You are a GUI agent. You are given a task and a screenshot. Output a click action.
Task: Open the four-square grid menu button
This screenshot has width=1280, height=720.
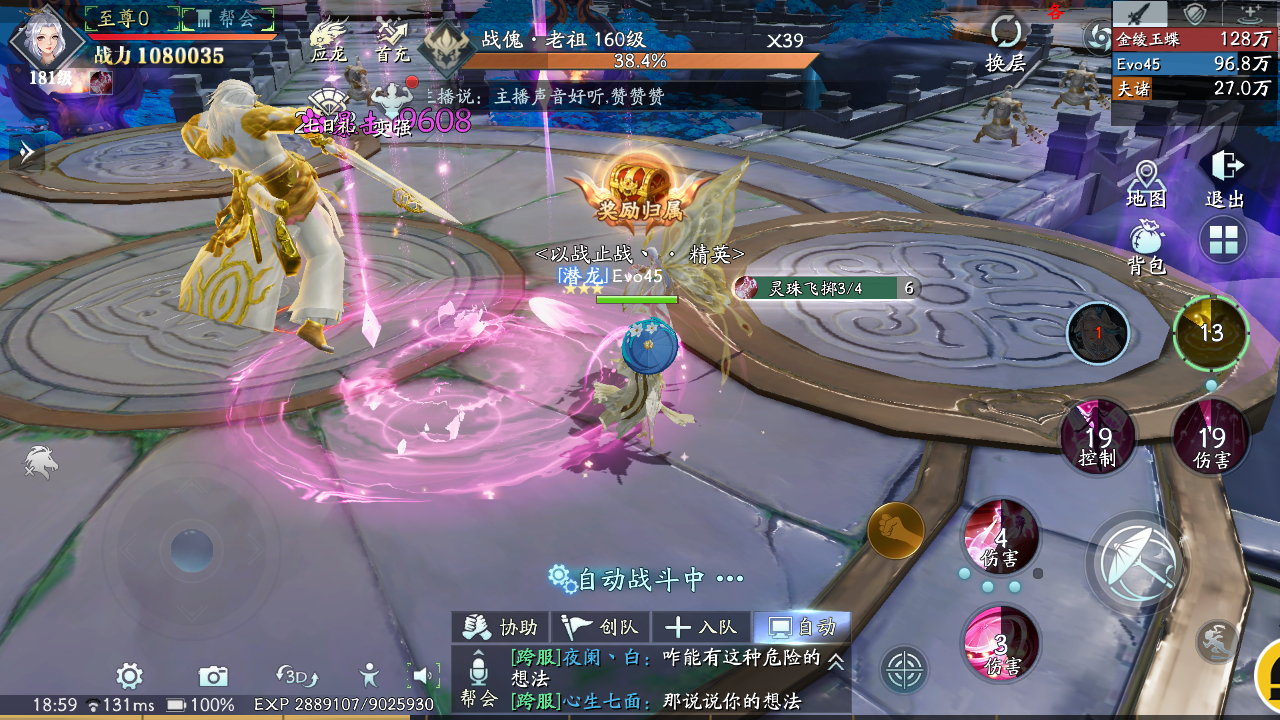tap(1224, 241)
